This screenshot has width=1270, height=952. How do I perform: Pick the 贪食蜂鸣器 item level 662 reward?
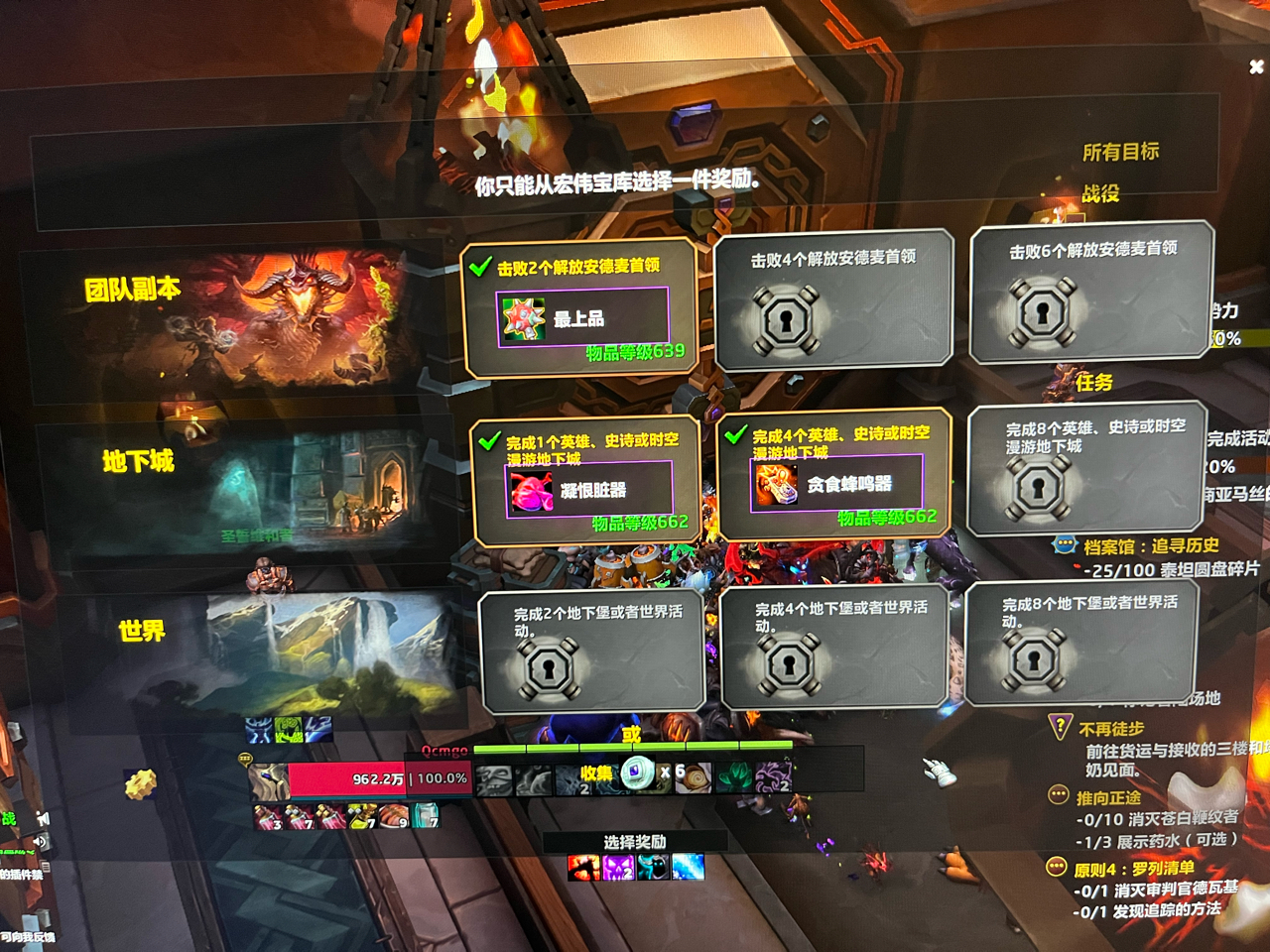(836, 484)
